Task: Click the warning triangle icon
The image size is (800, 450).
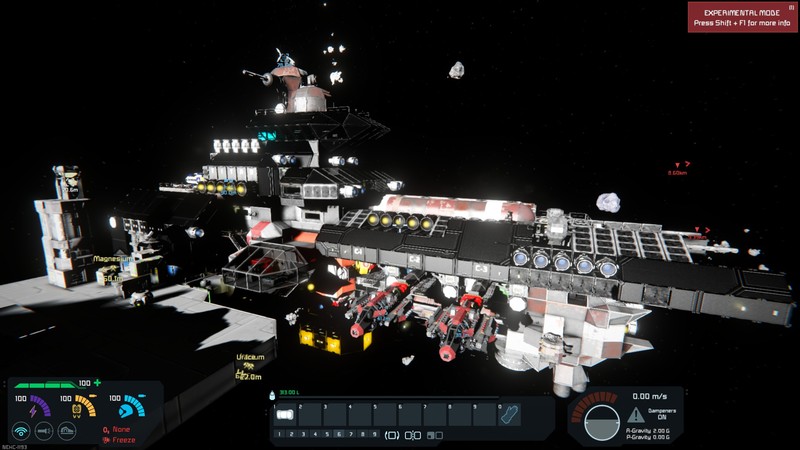Action: click(636, 413)
